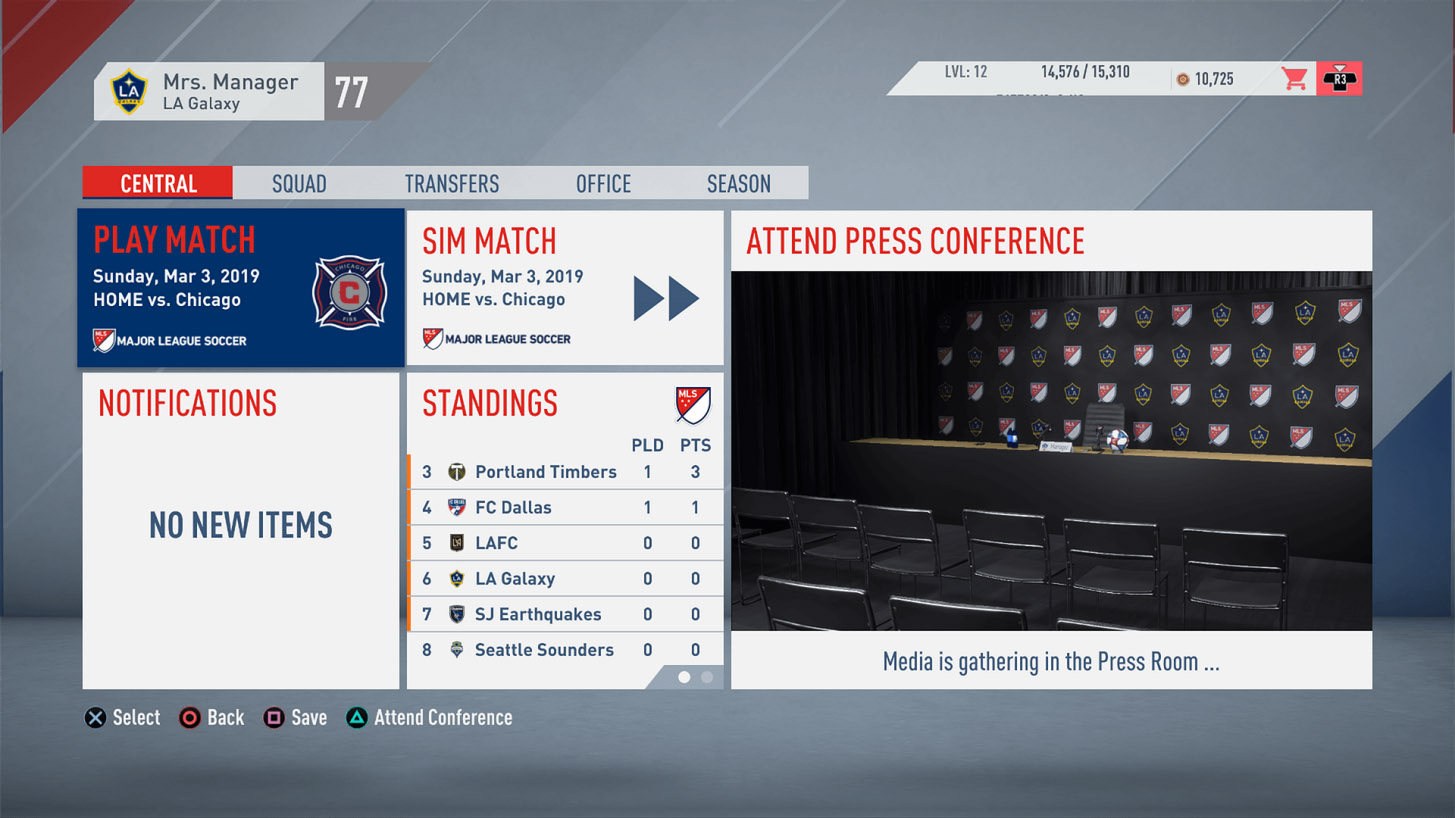This screenshot has width=1455, height=818.
Task: Choose the LAFC row in standings
Action: pyautogui.click(x=565, y=543)
